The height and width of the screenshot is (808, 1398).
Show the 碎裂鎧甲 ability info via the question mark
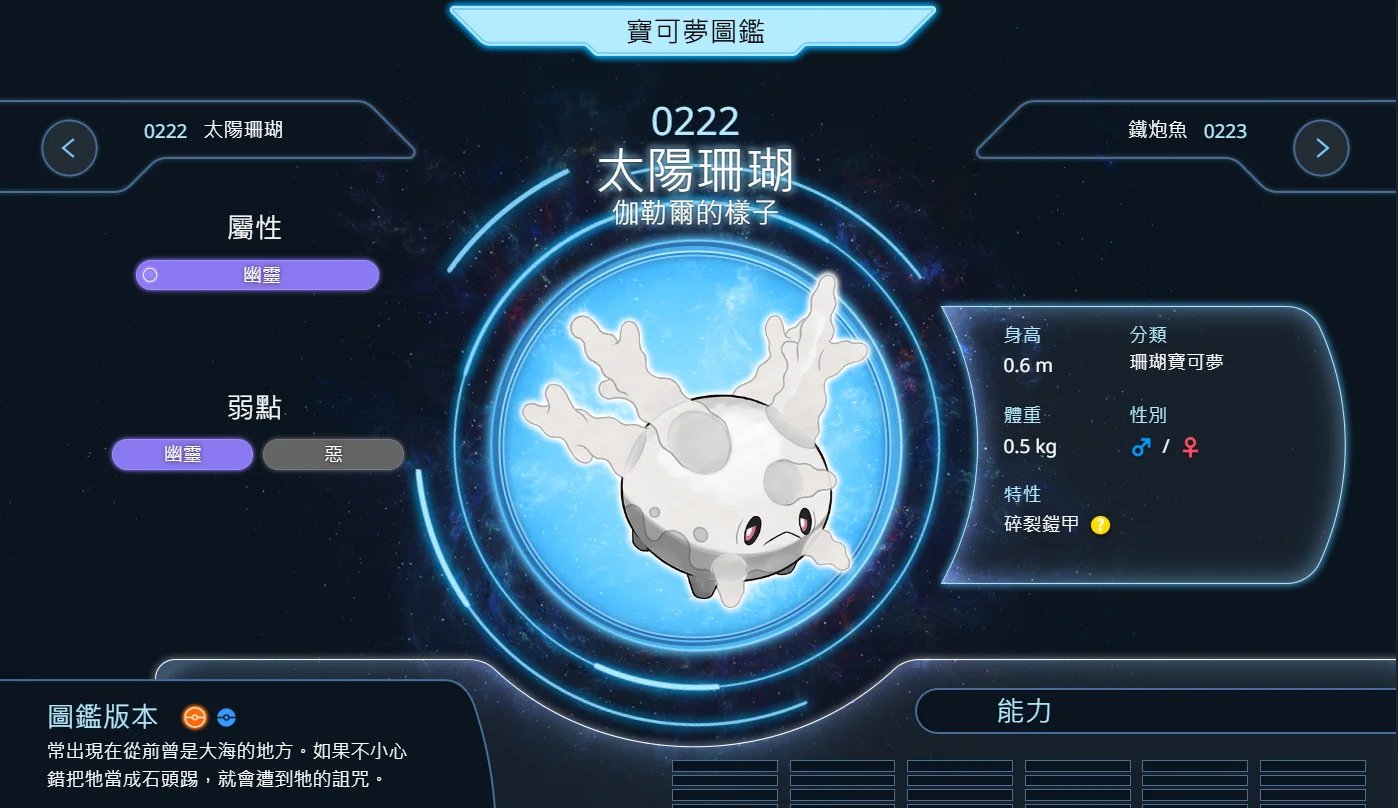[1100, 524]
